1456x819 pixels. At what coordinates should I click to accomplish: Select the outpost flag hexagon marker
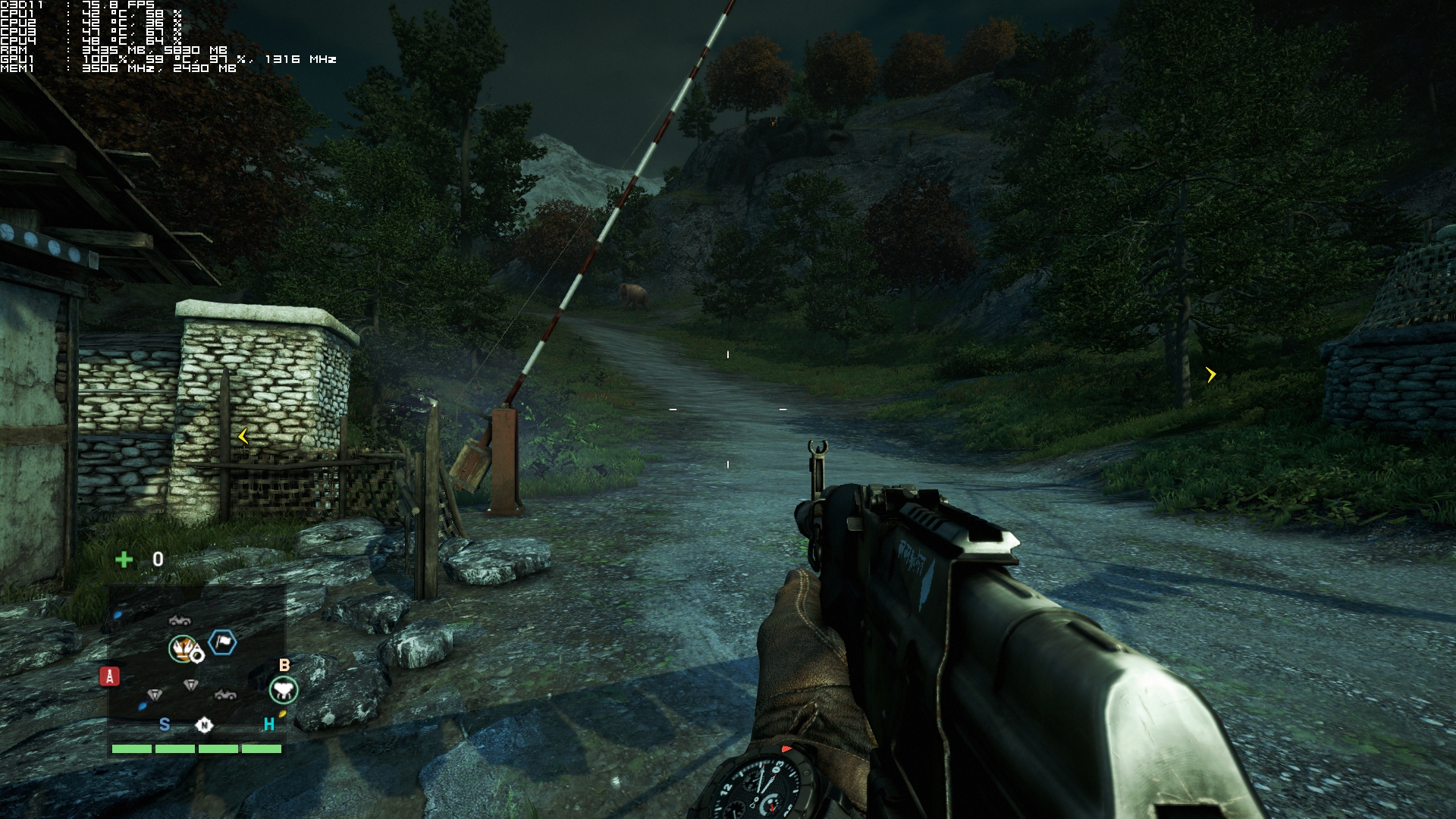pyautogui.click(x=222, y=643)
